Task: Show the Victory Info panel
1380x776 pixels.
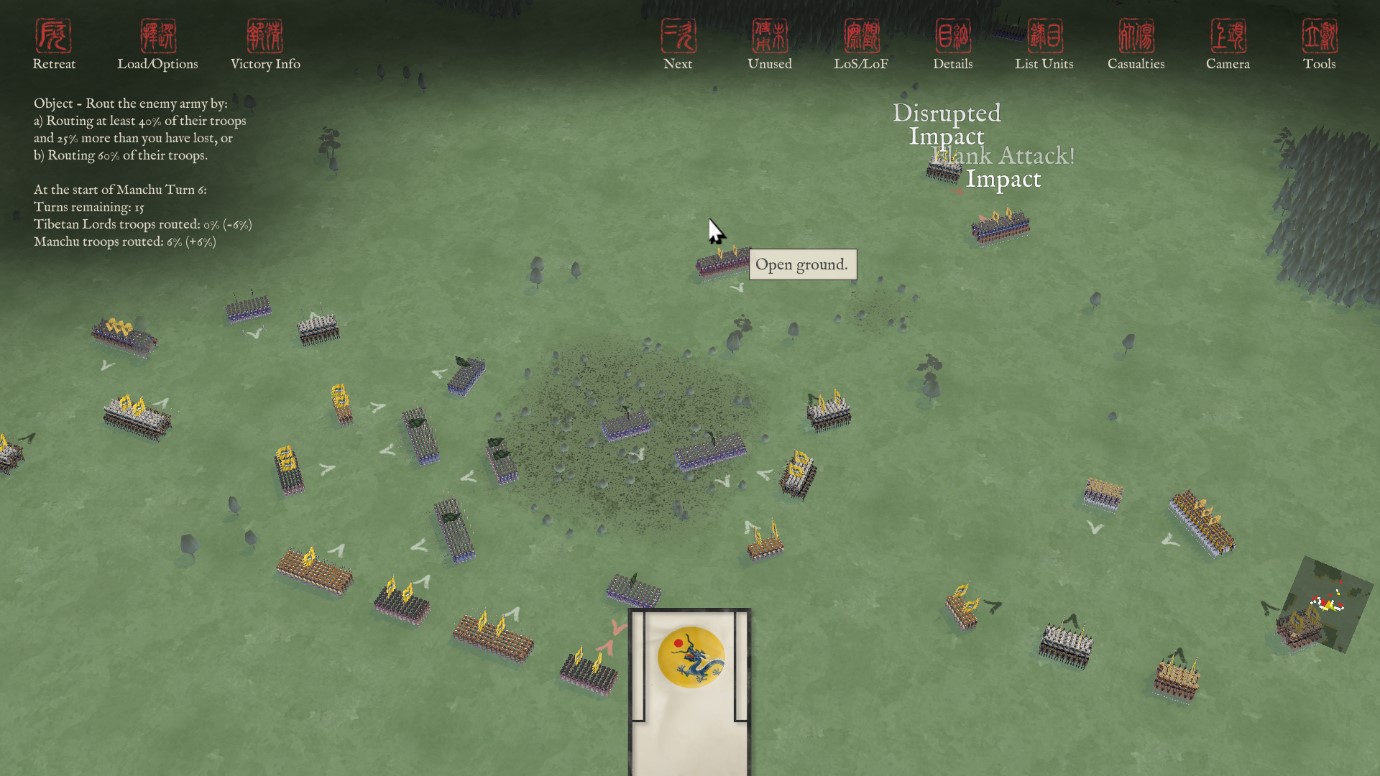Action: 265,45
